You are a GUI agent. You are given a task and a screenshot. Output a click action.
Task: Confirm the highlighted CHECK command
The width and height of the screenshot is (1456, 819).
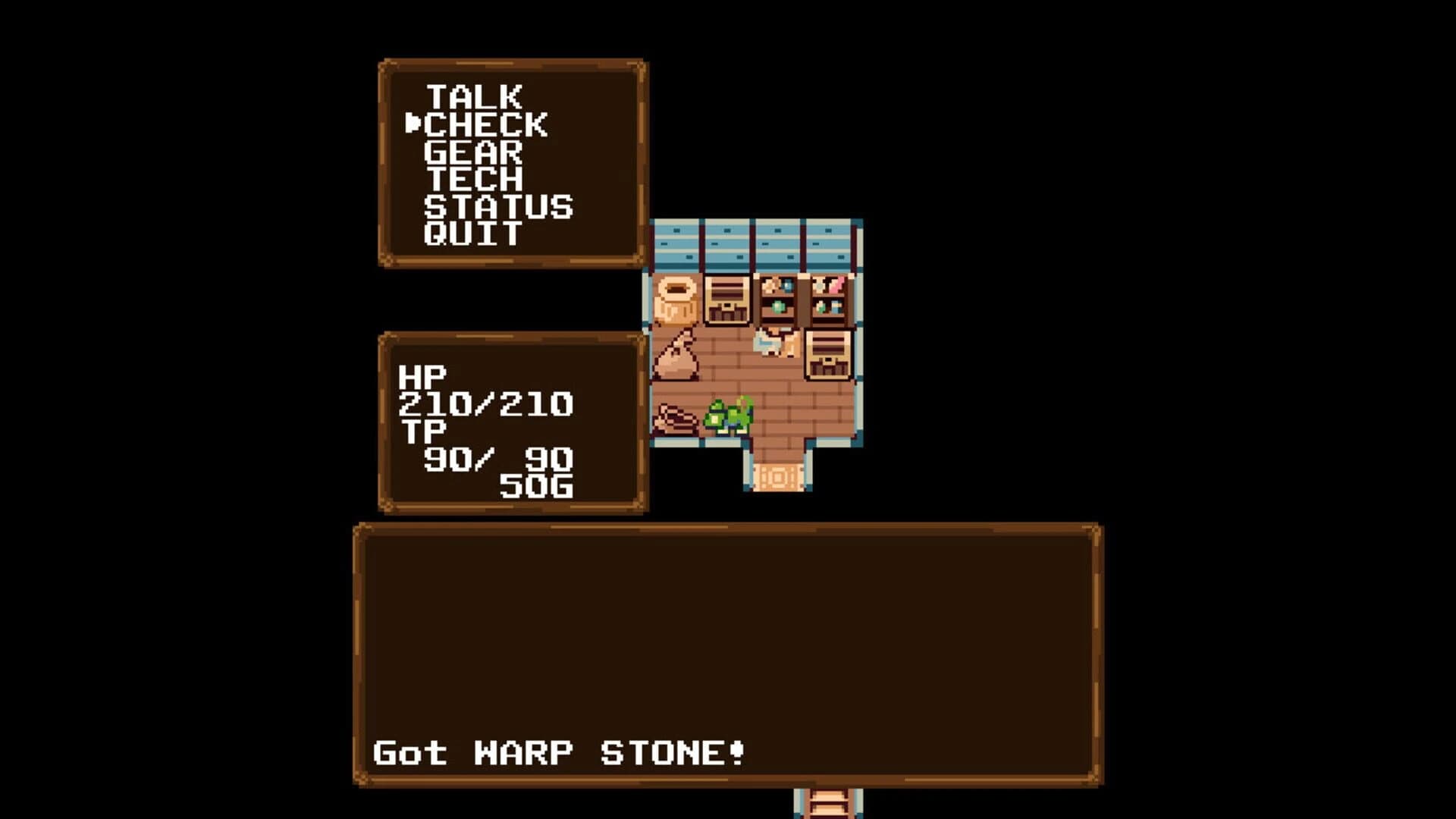click(484, 124)
